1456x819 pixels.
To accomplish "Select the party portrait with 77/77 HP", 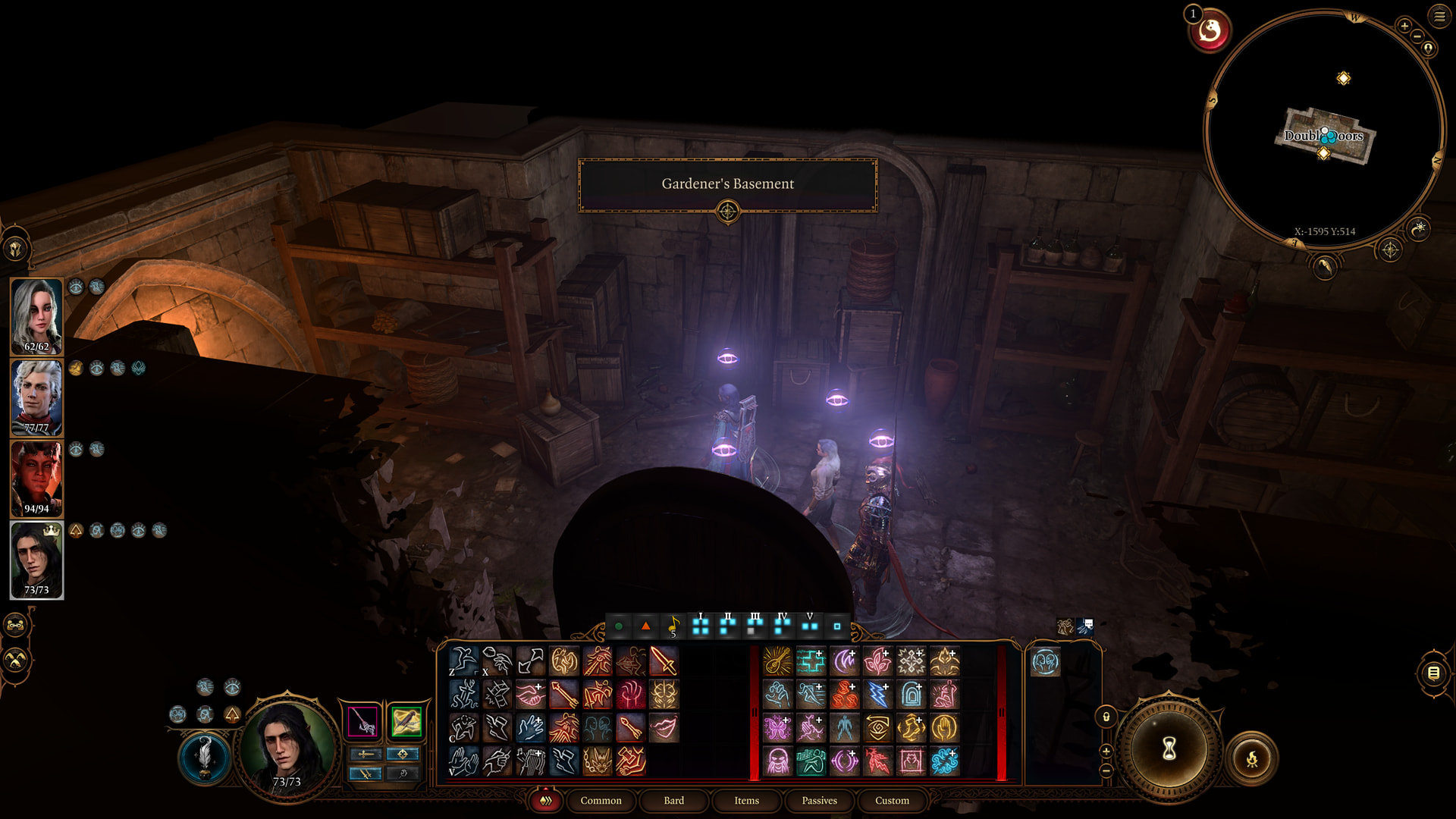I will click(36, 397).
